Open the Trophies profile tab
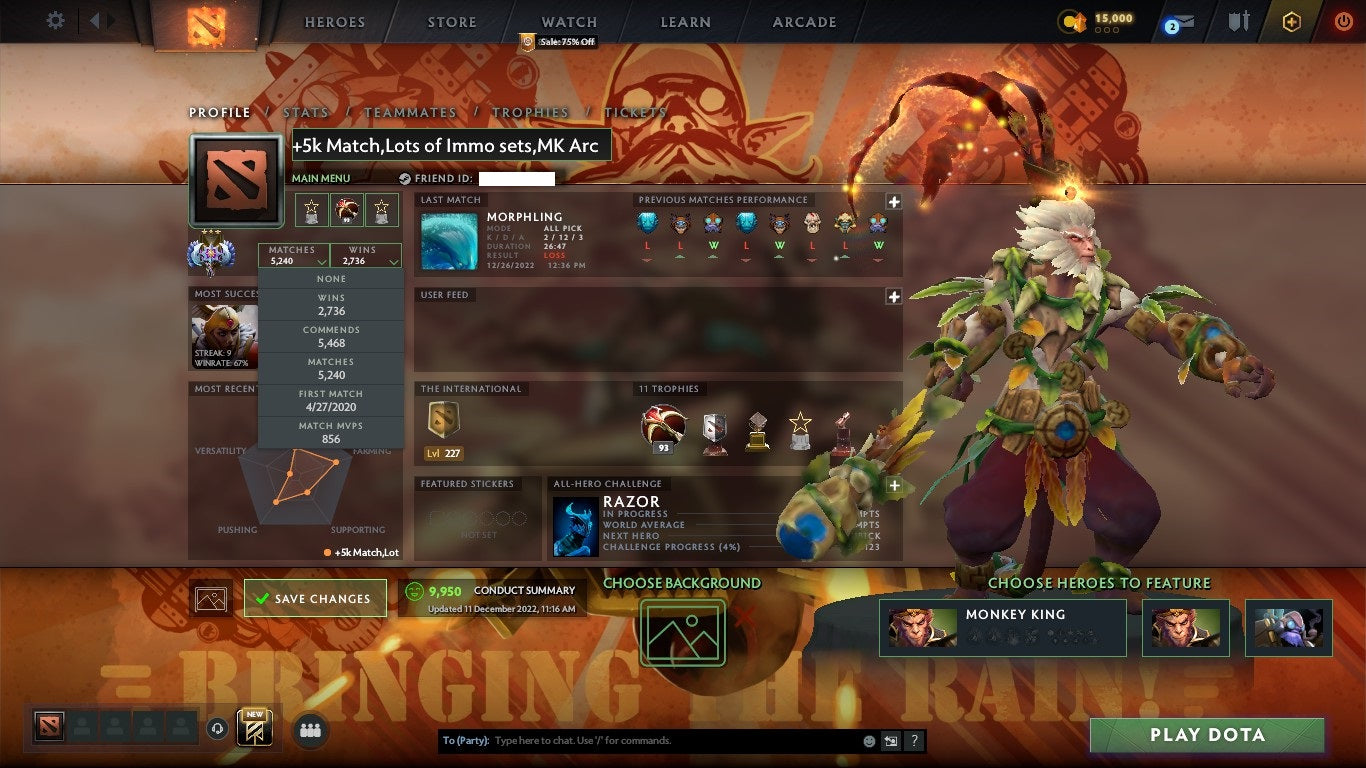1366x768 pixels. [x=532, y=113]
